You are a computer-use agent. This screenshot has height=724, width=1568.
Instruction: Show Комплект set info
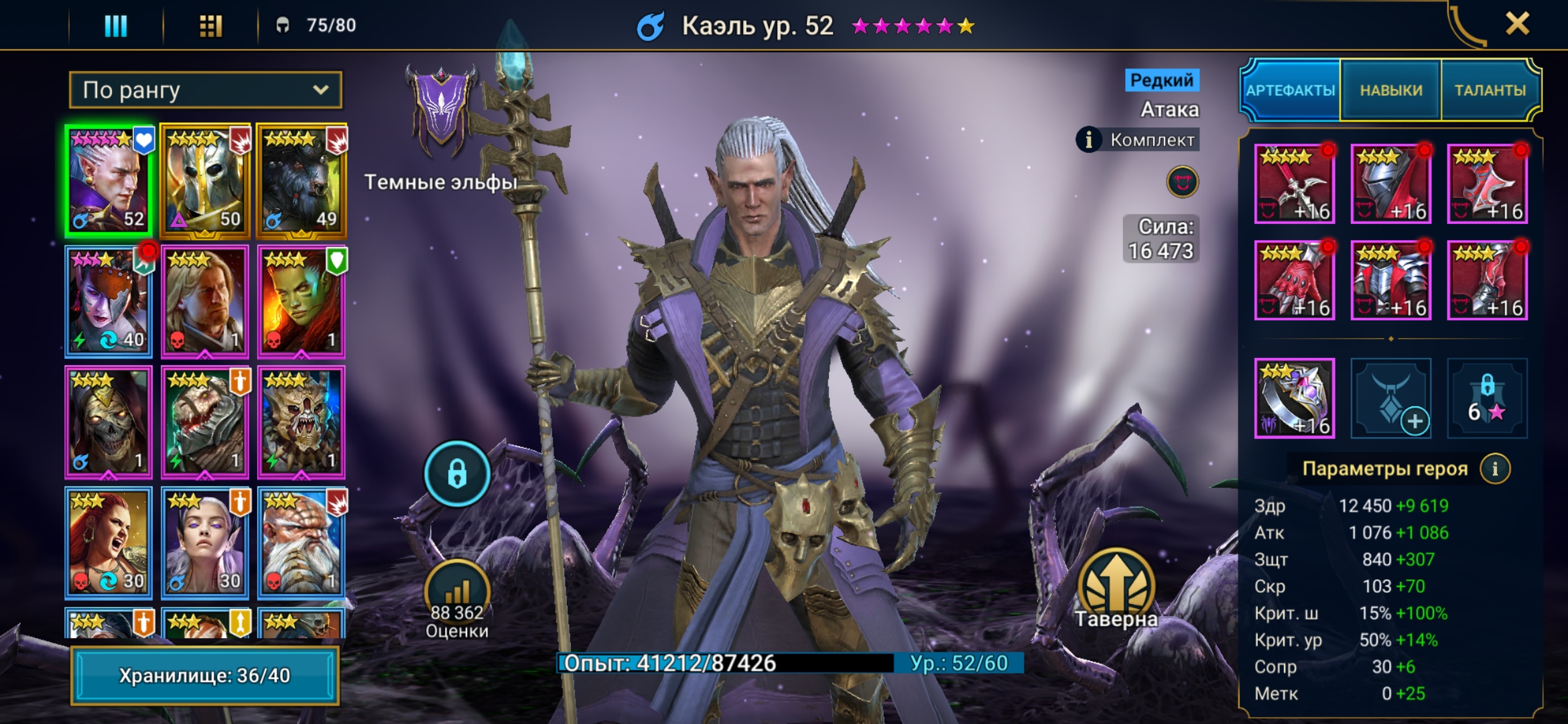pos(1089,139)
